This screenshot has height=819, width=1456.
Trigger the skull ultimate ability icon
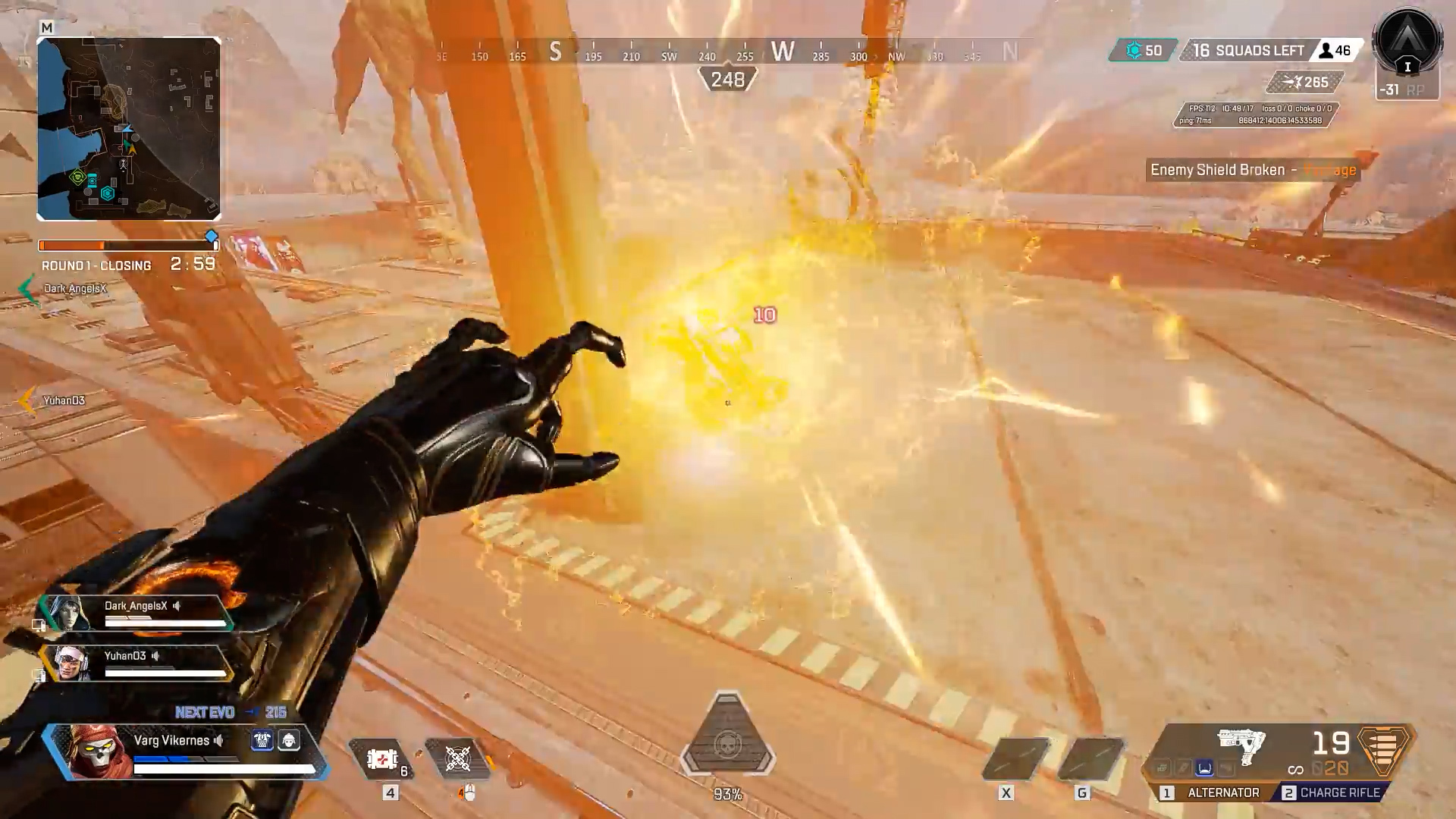(727, 745)
